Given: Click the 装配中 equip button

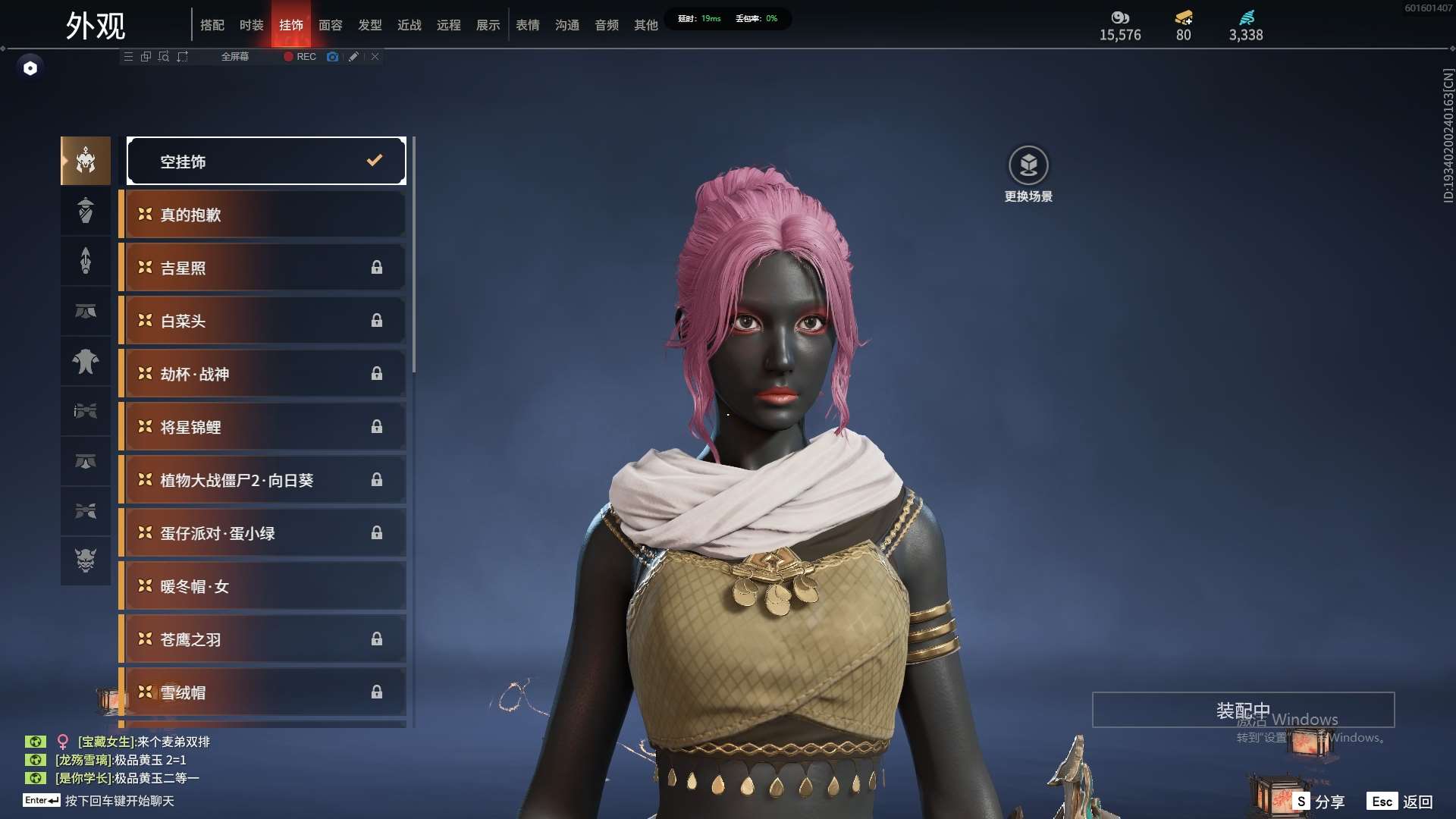Looking at the screenshot, I should (1243, 711).
